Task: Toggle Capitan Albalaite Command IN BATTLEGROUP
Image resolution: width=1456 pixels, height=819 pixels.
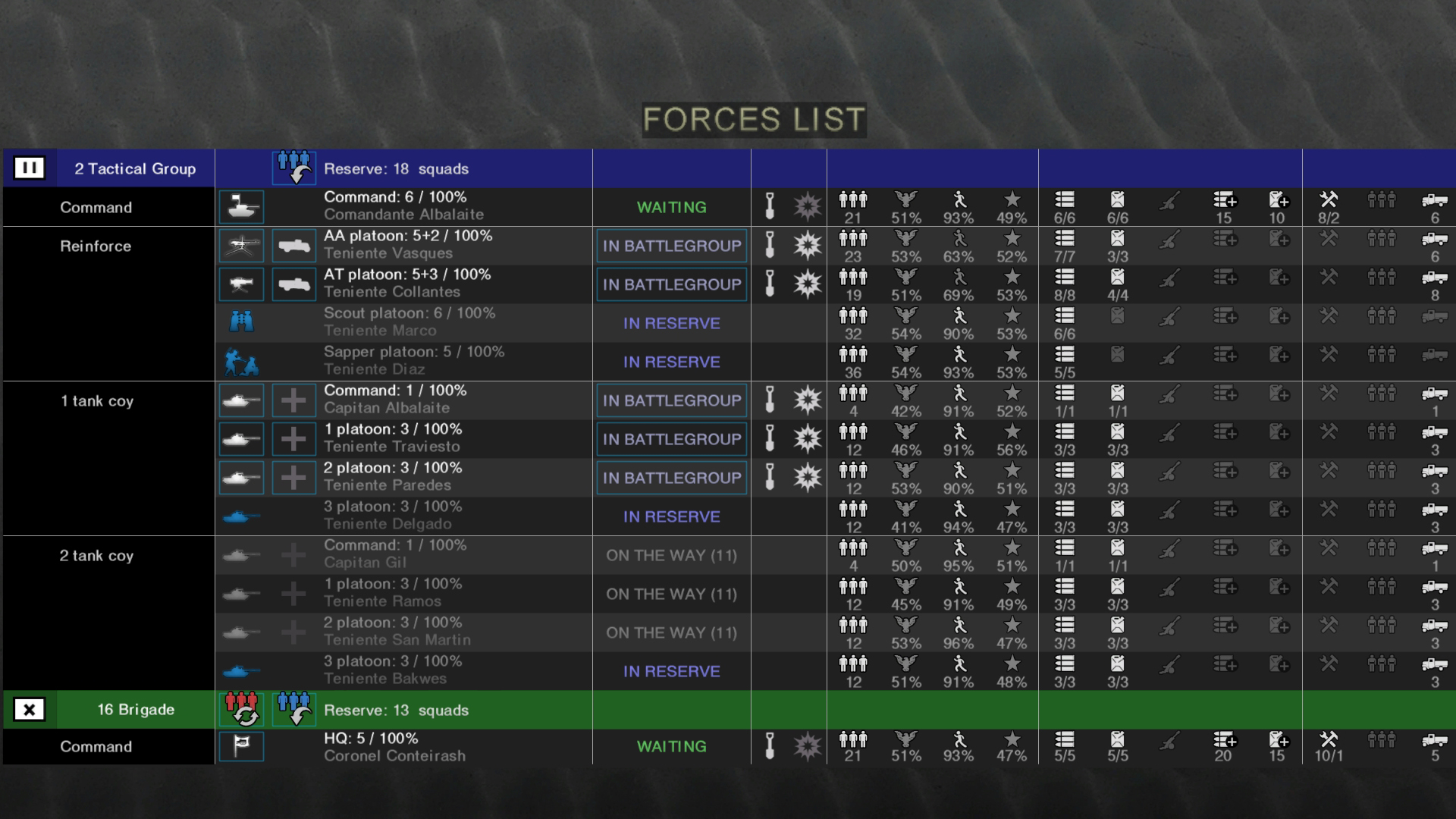Action: tap(671, 400)
